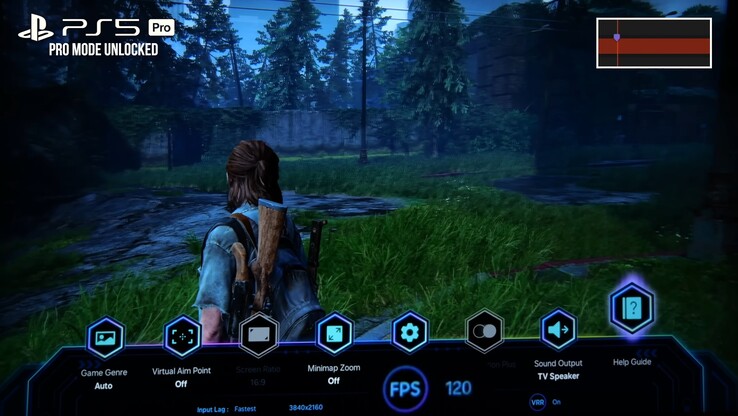Click the minimap zoom preview window

pos(654,43)
